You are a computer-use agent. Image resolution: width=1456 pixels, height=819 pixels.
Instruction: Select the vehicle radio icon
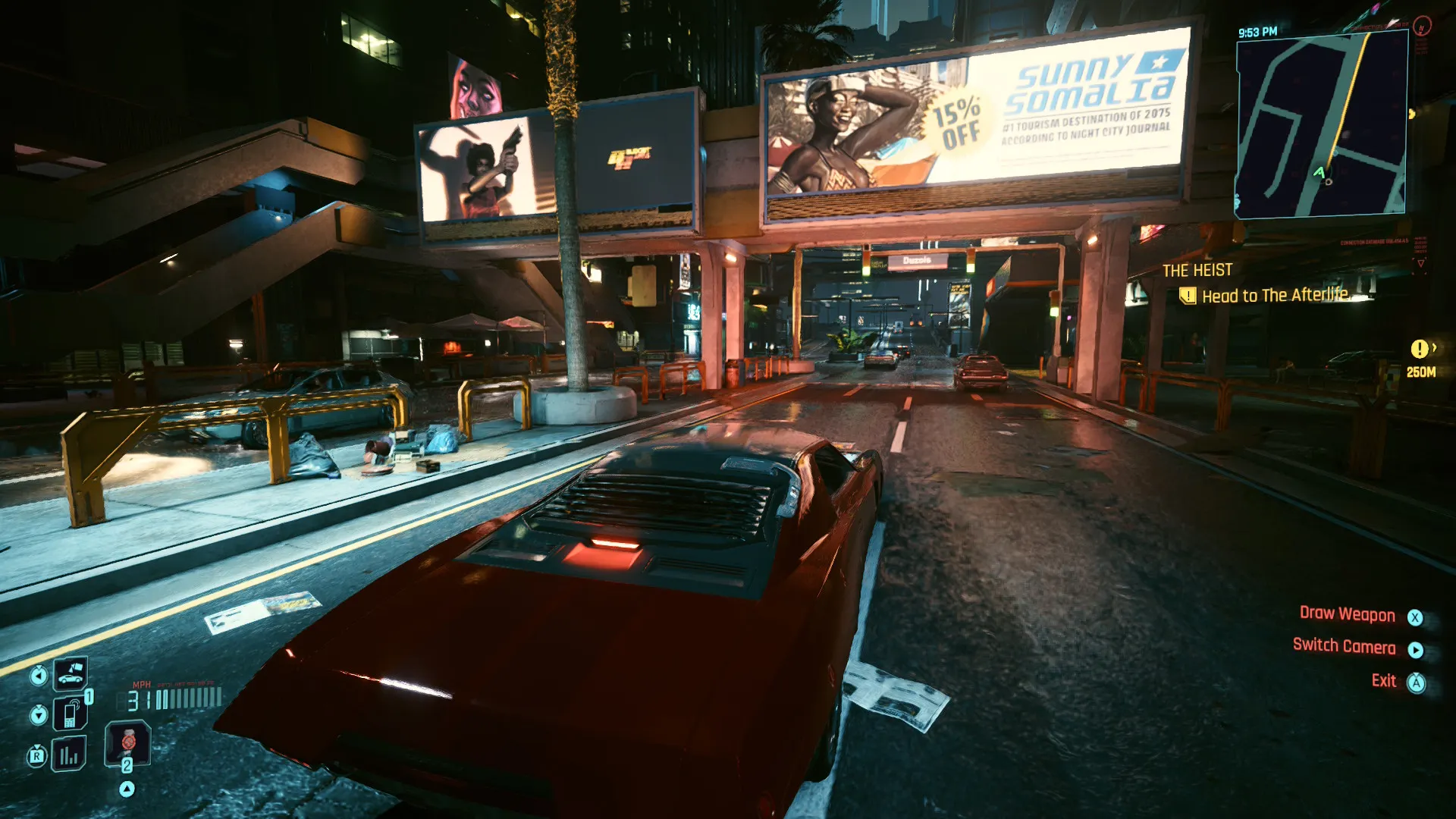(71, 674)
